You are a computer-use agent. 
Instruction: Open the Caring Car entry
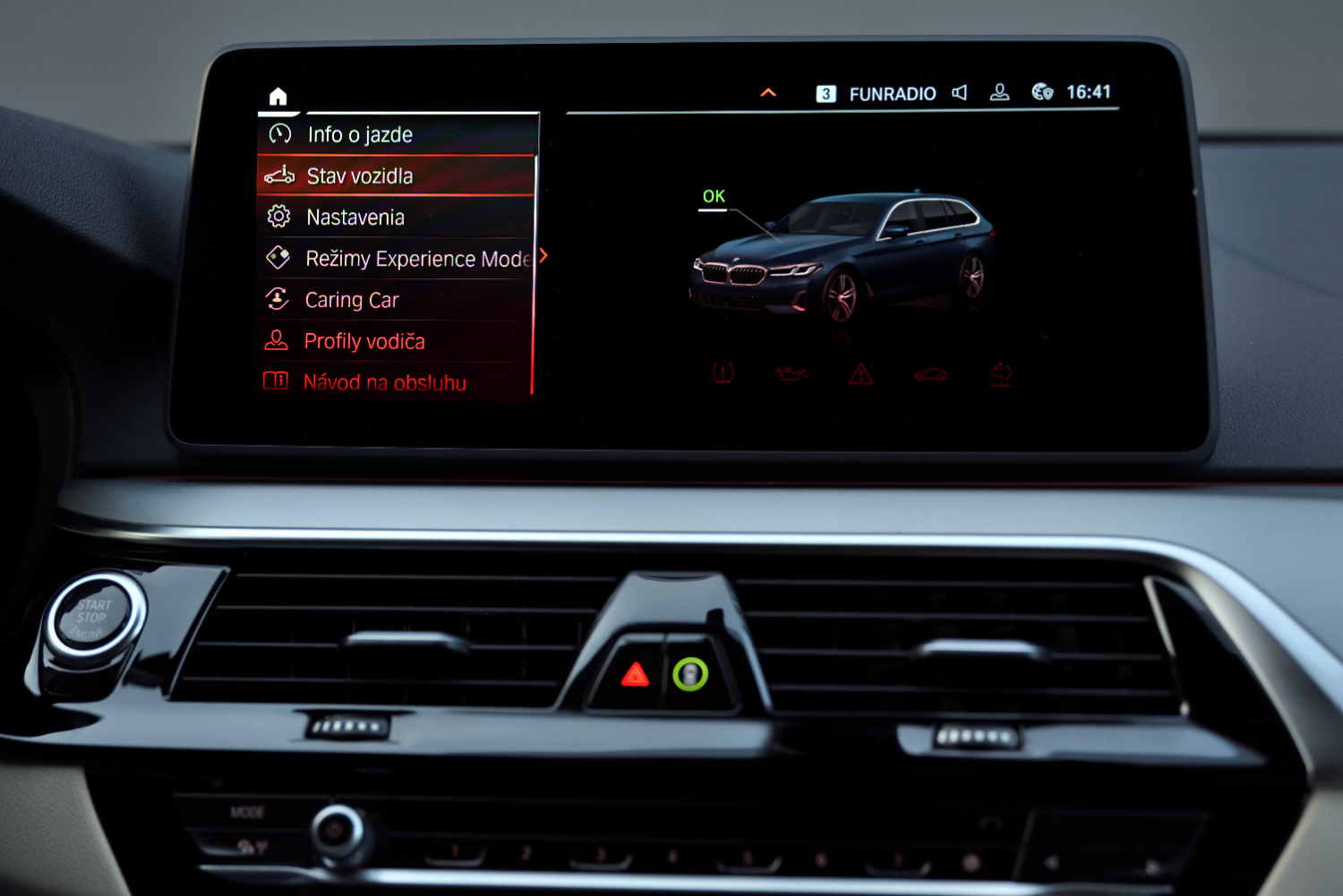[352, 300]
